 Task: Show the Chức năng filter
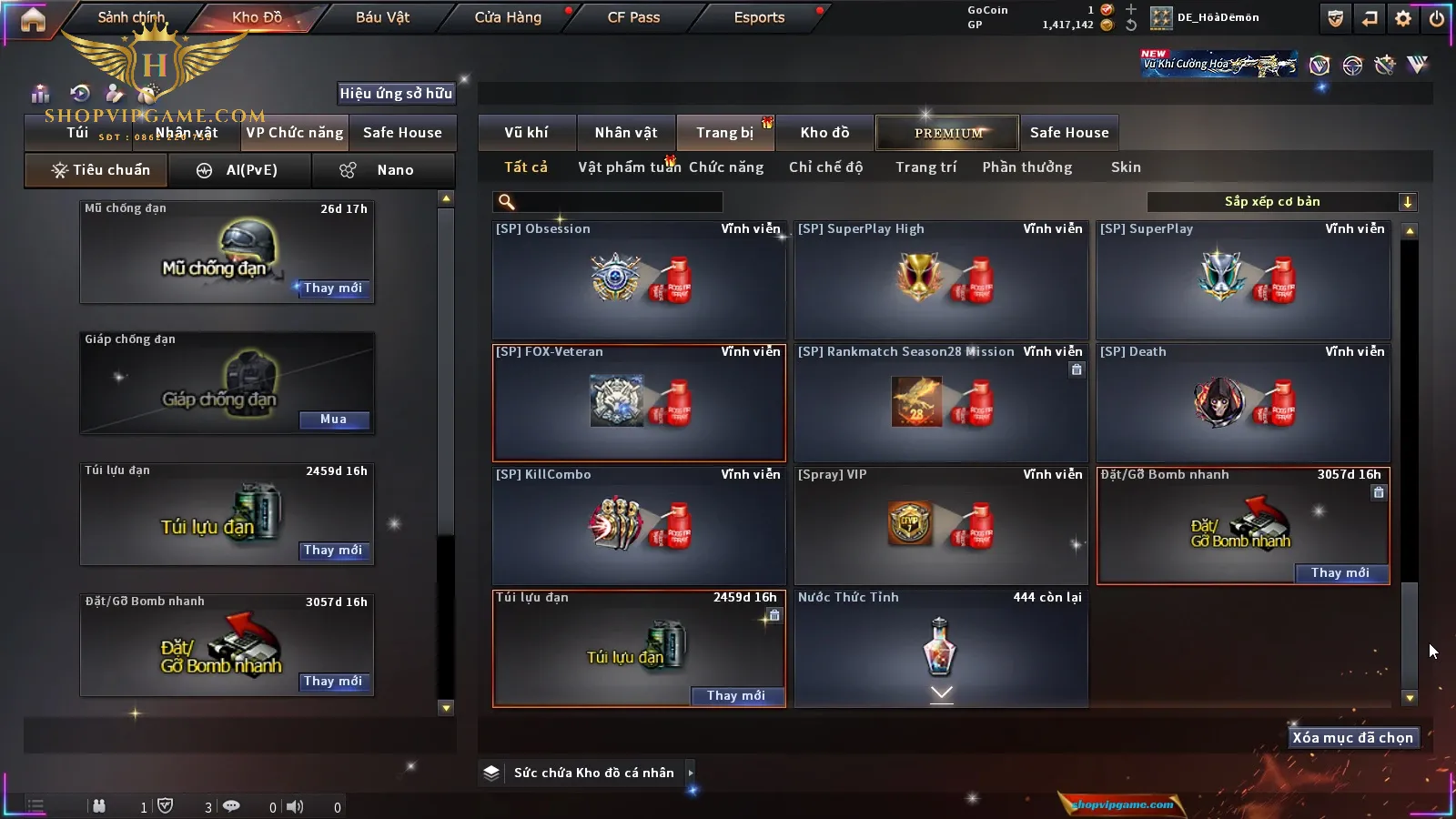726,167
